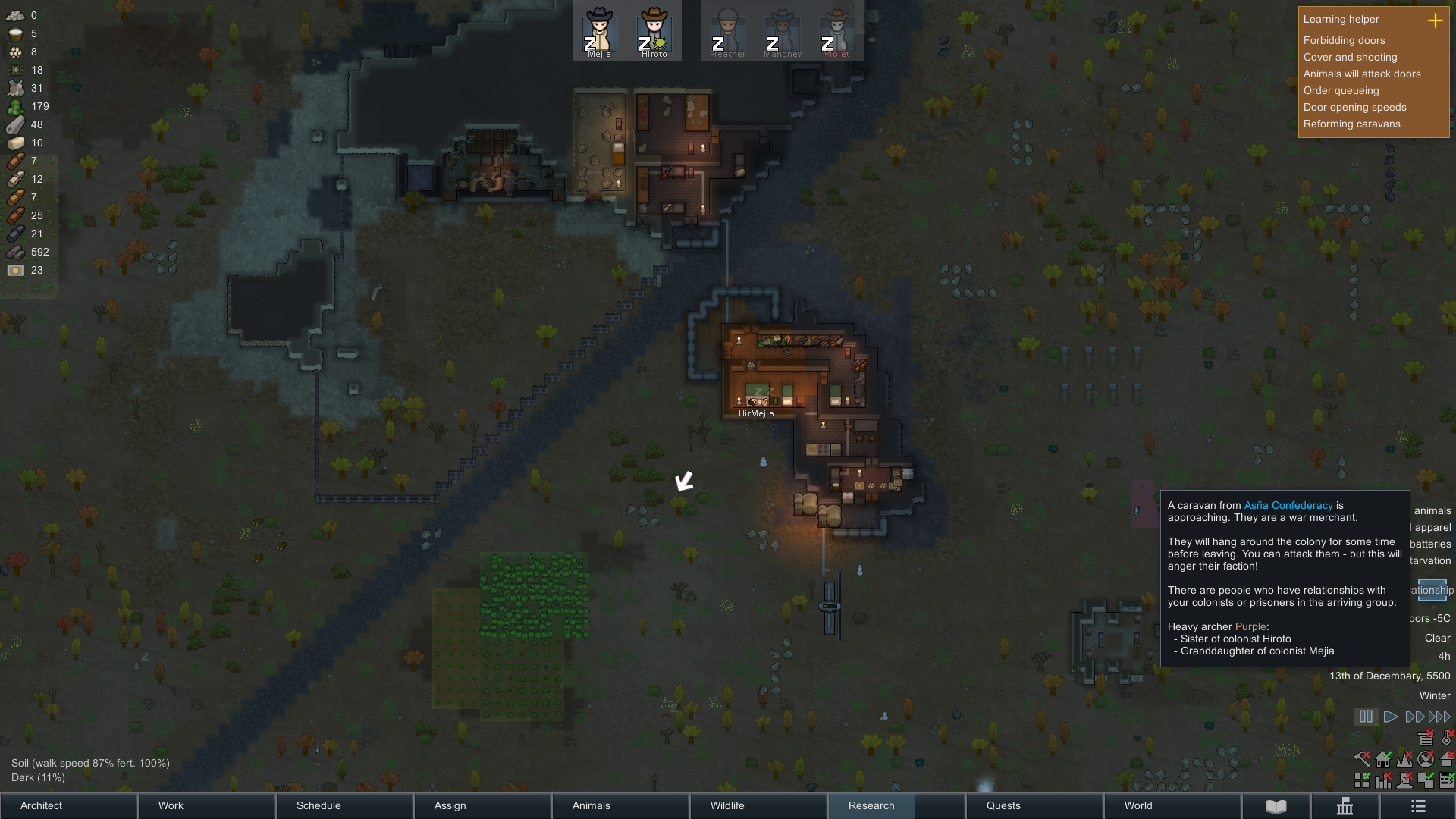Image resolution: width=1456 pixels, height=819 pixels.
Task: Pause the game with the pause button
Action: [x=1366, y=717]
